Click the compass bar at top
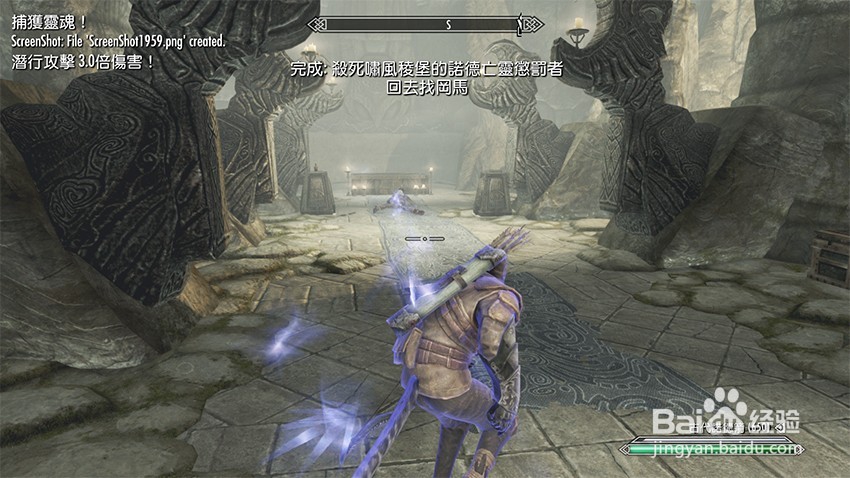Screen dimensions: 850x478 [x=424, y=23]
